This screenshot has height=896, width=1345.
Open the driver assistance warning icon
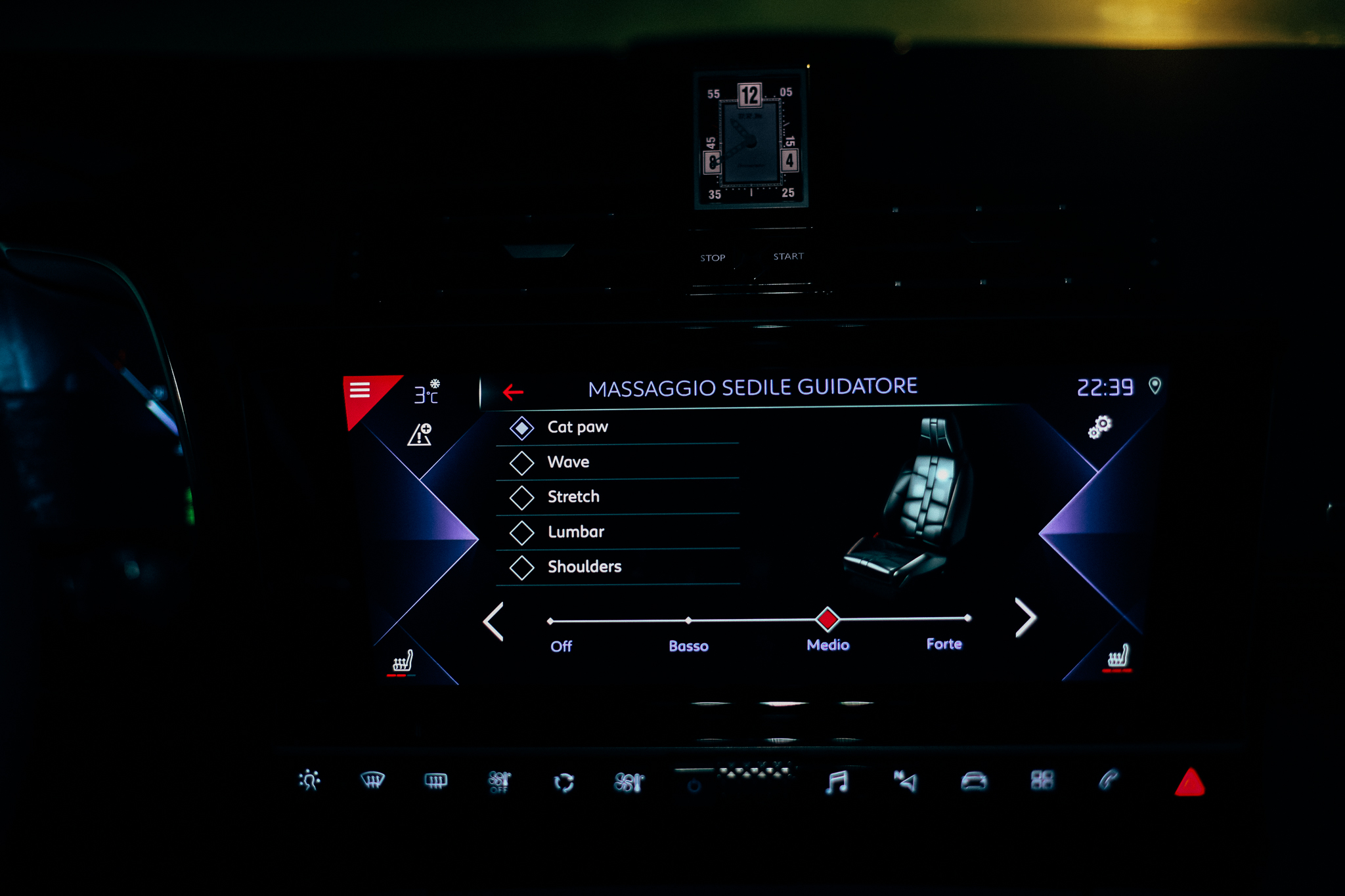pyautogui.click(x=420, y=435)
